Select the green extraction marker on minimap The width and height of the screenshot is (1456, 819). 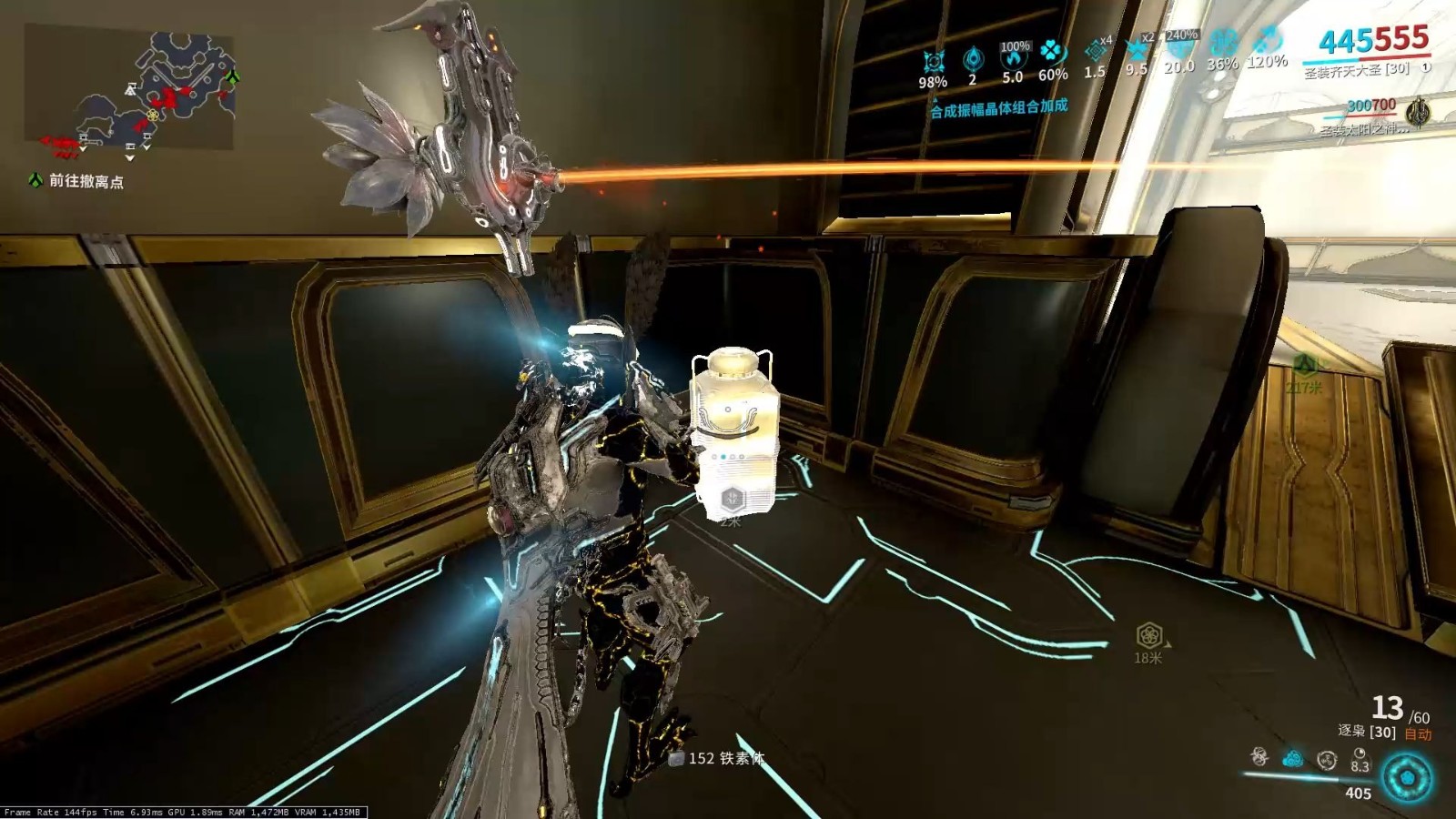click(x=234, y=76)
